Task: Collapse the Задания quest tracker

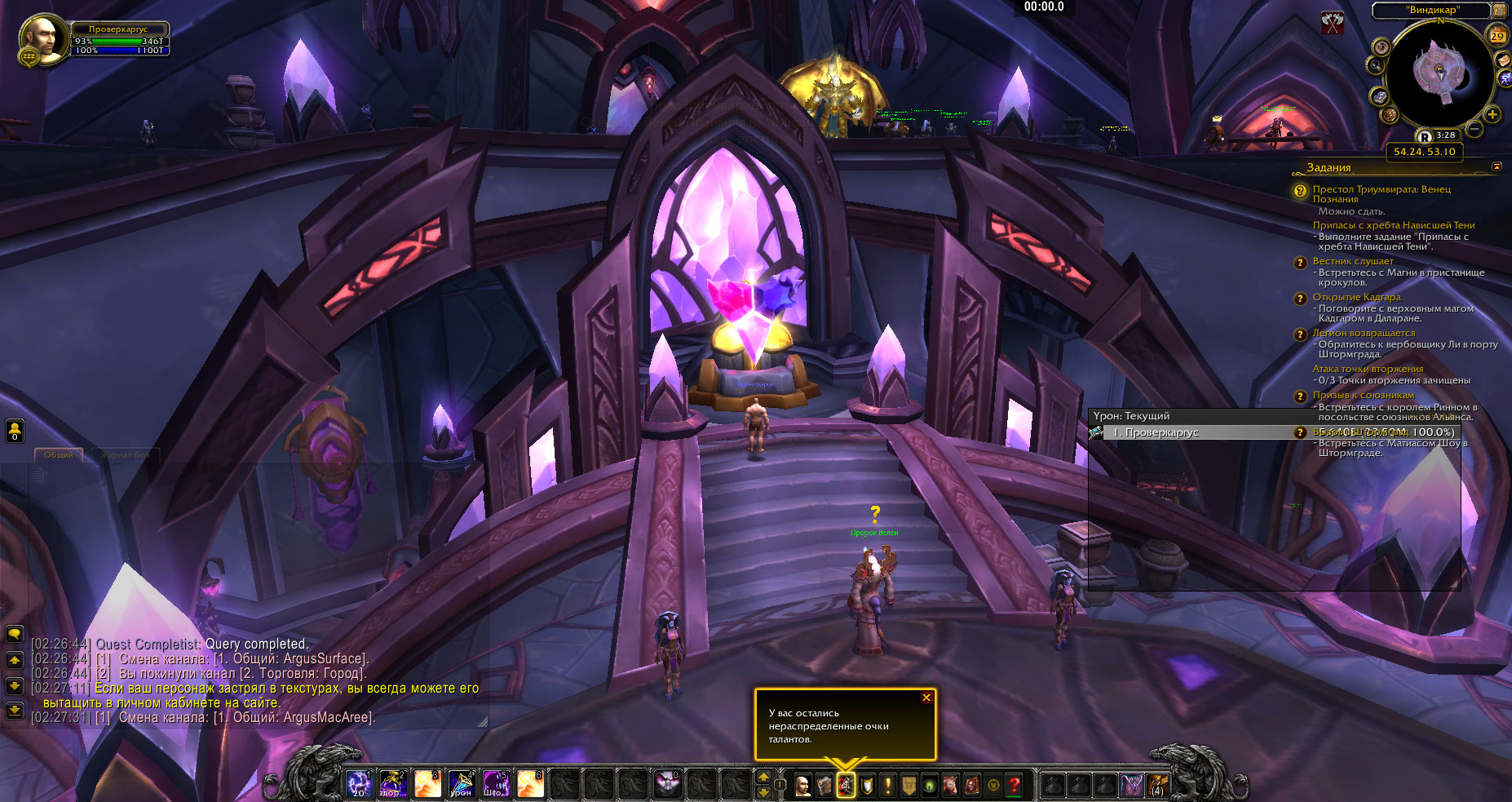Action: tap(1497, 166)
